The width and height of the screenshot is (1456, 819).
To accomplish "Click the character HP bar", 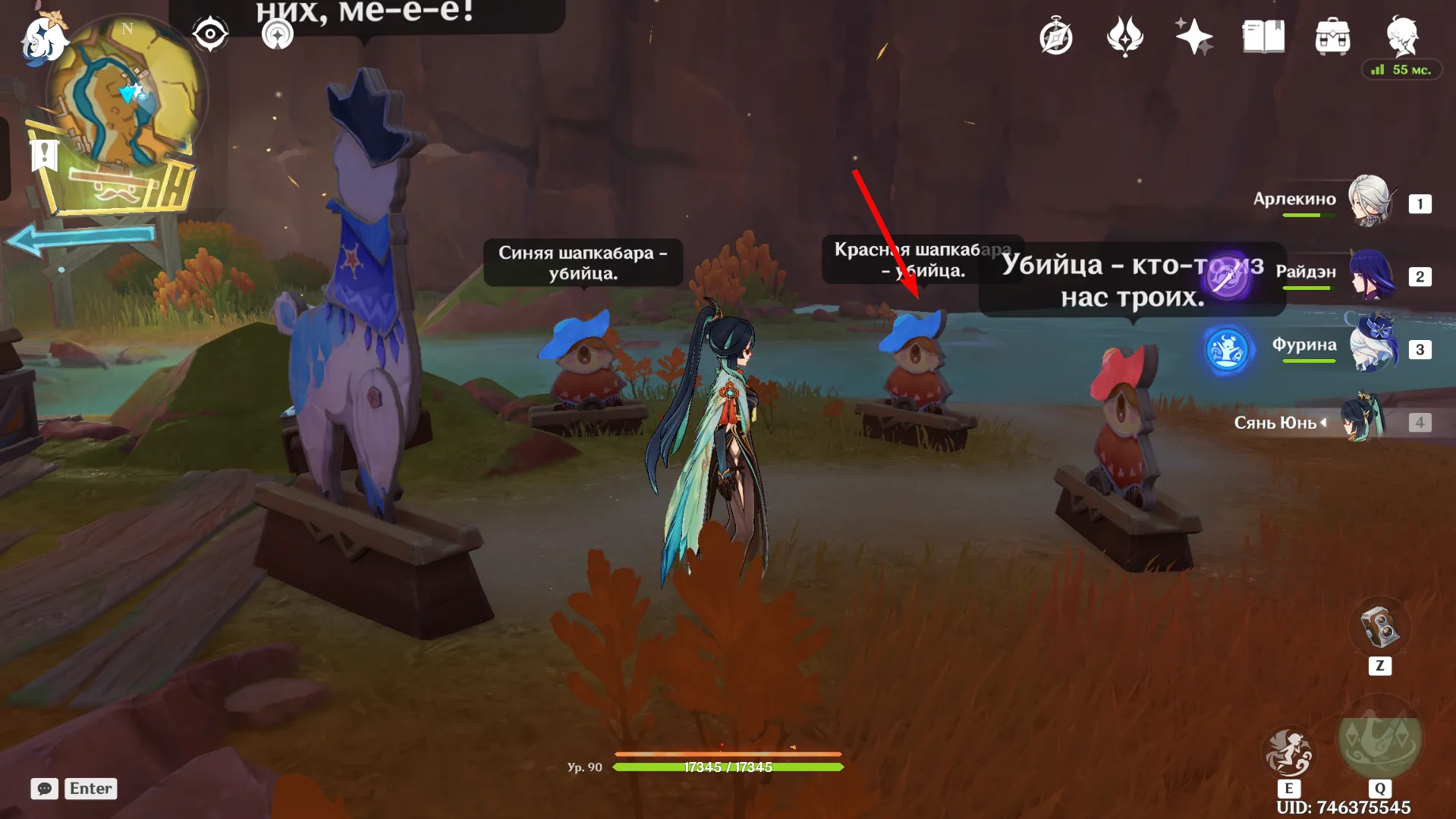I will pyautogui.click(x=728, y=767).
